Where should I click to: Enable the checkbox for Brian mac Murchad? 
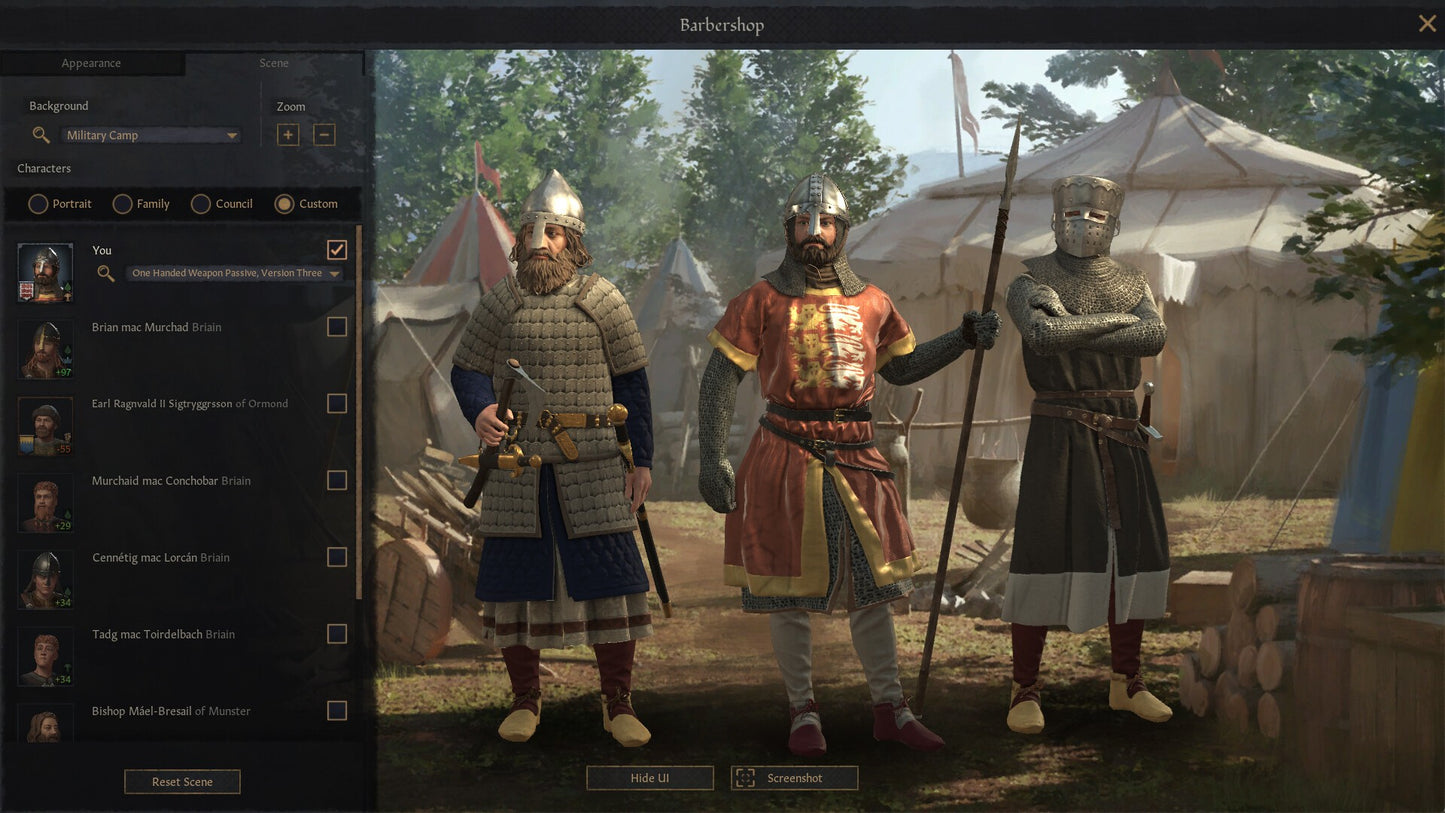point(337,326)
